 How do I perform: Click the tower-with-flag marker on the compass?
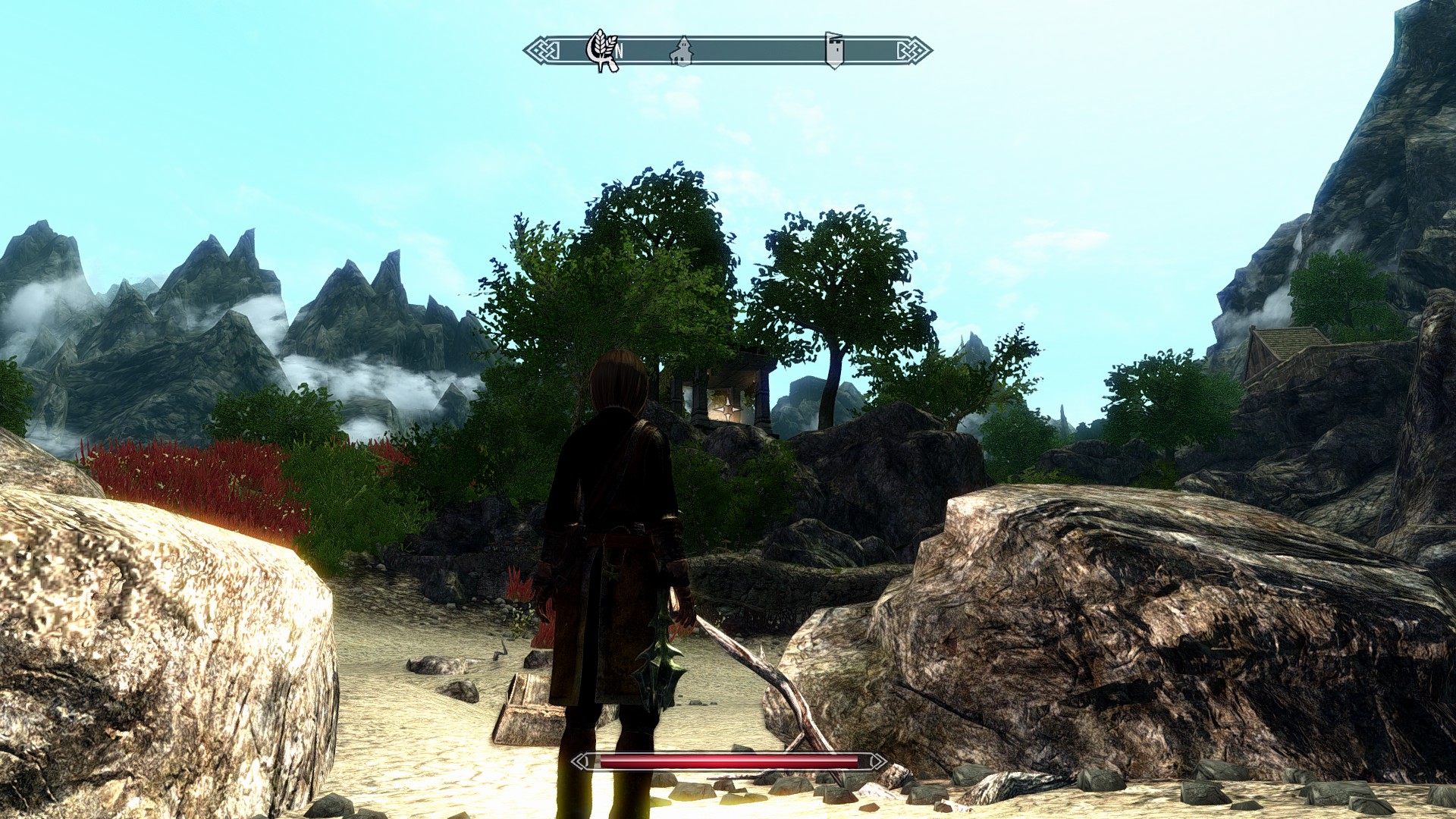pyautogui.click(x=834, y=50)
